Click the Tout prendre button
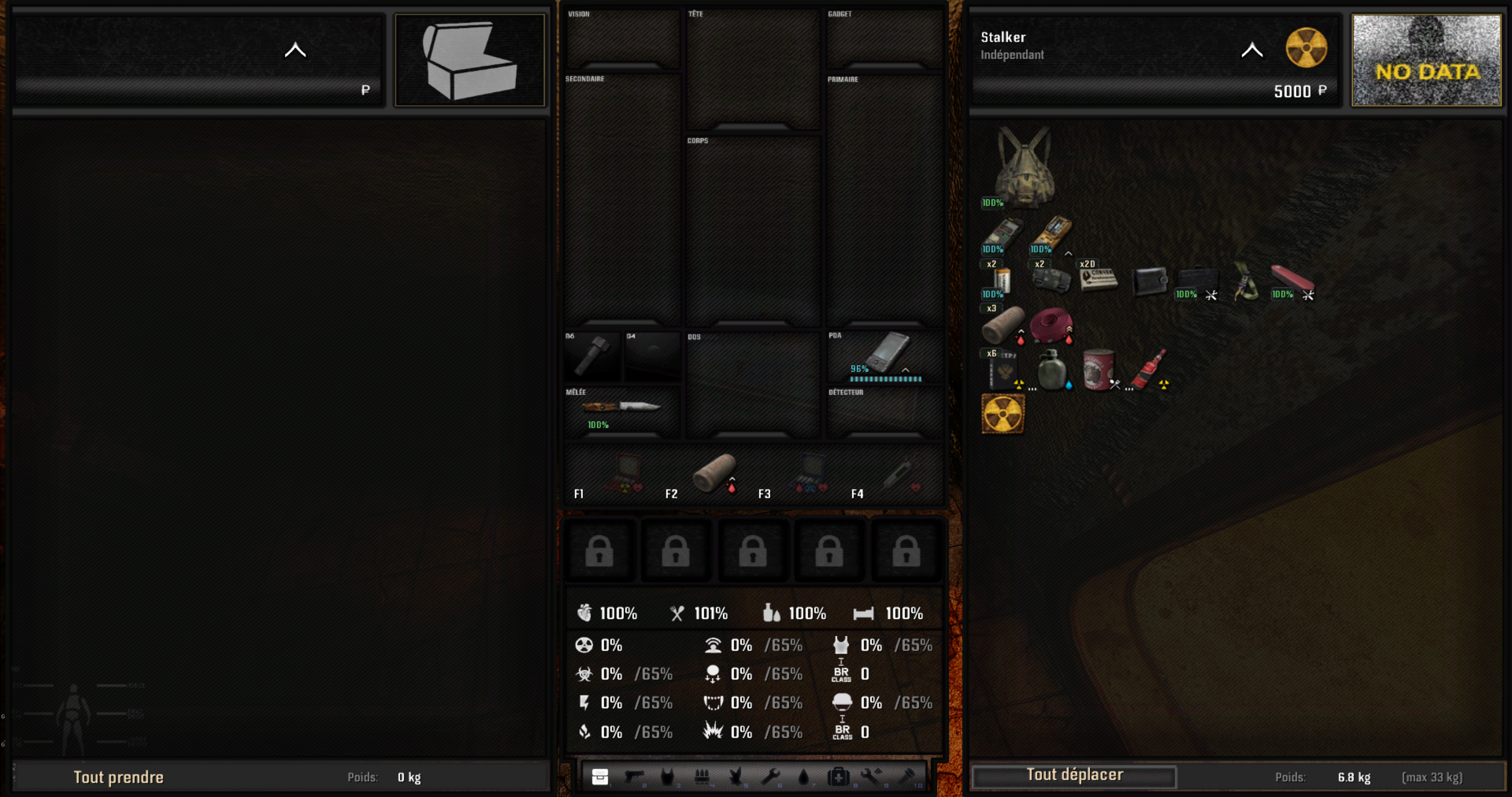Screen dimensions: 1512x797 (x=118, y=777)
